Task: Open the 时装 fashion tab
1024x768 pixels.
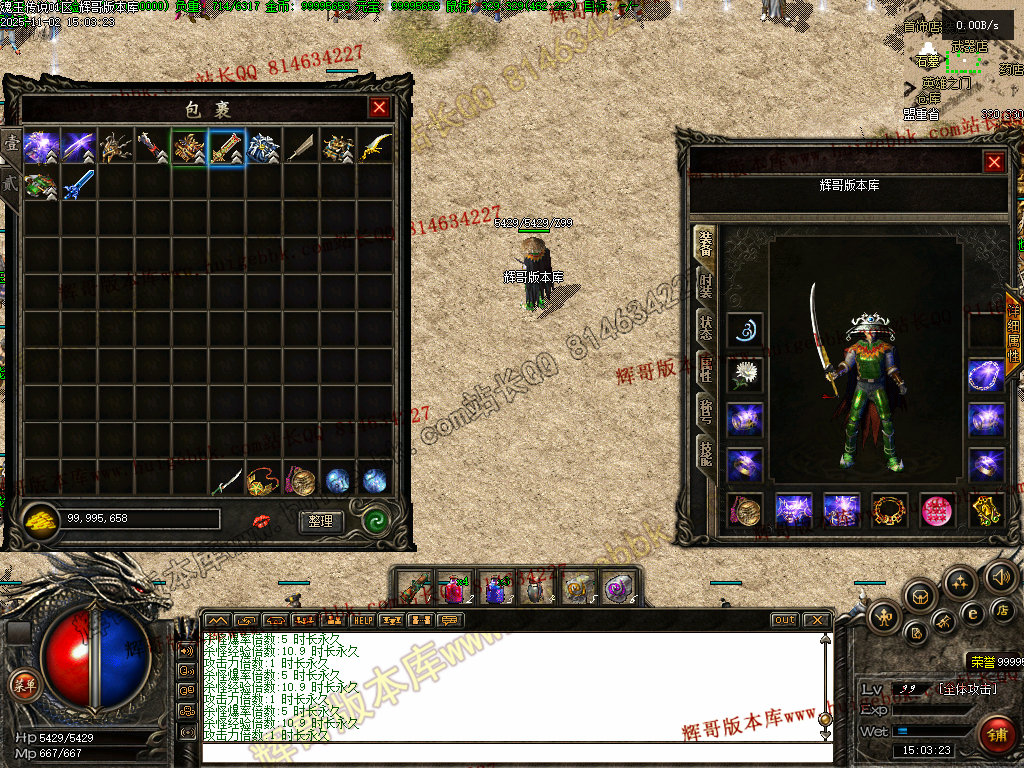Action: 705,285
